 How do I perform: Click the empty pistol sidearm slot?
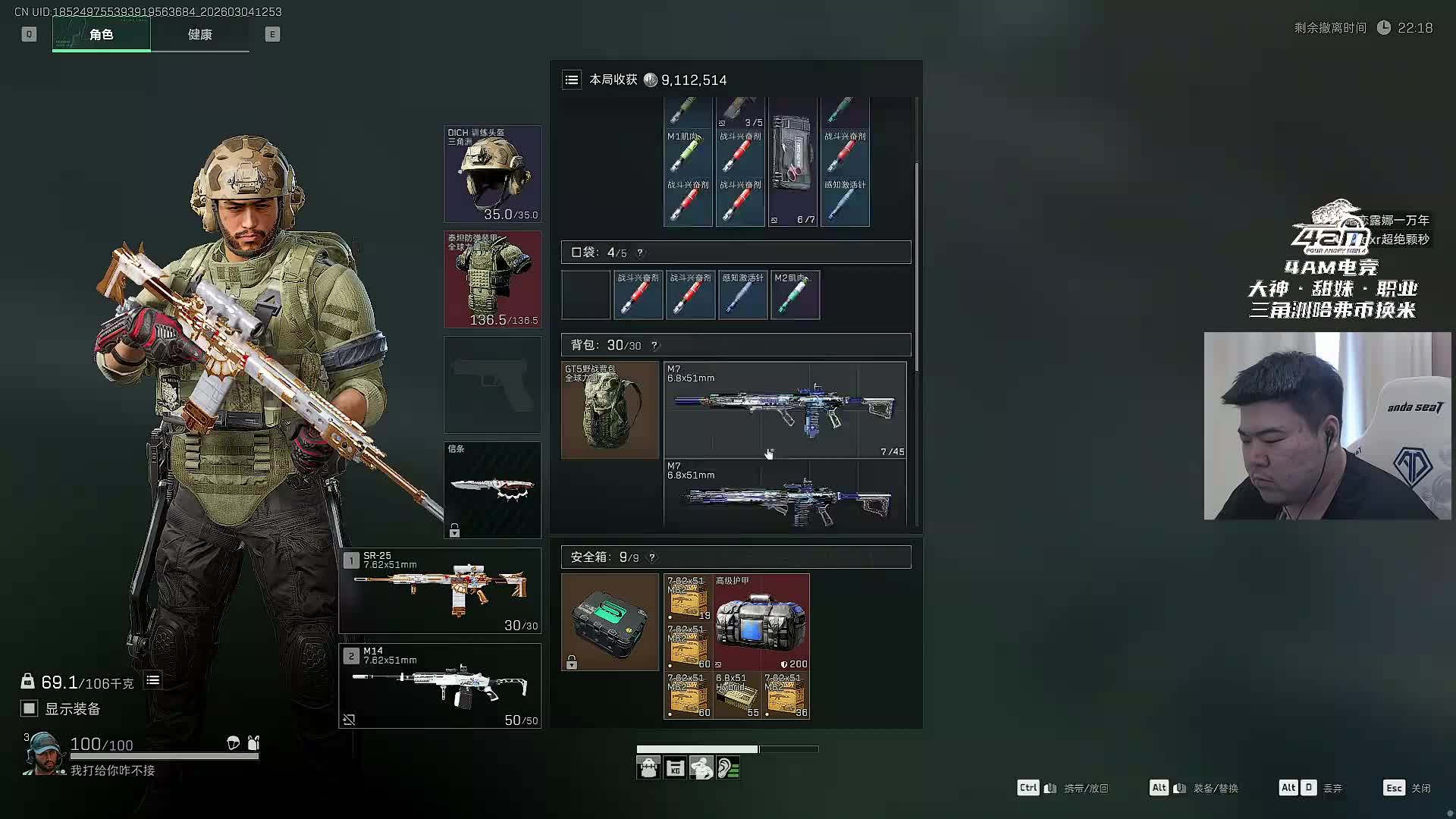coord(492,385)
